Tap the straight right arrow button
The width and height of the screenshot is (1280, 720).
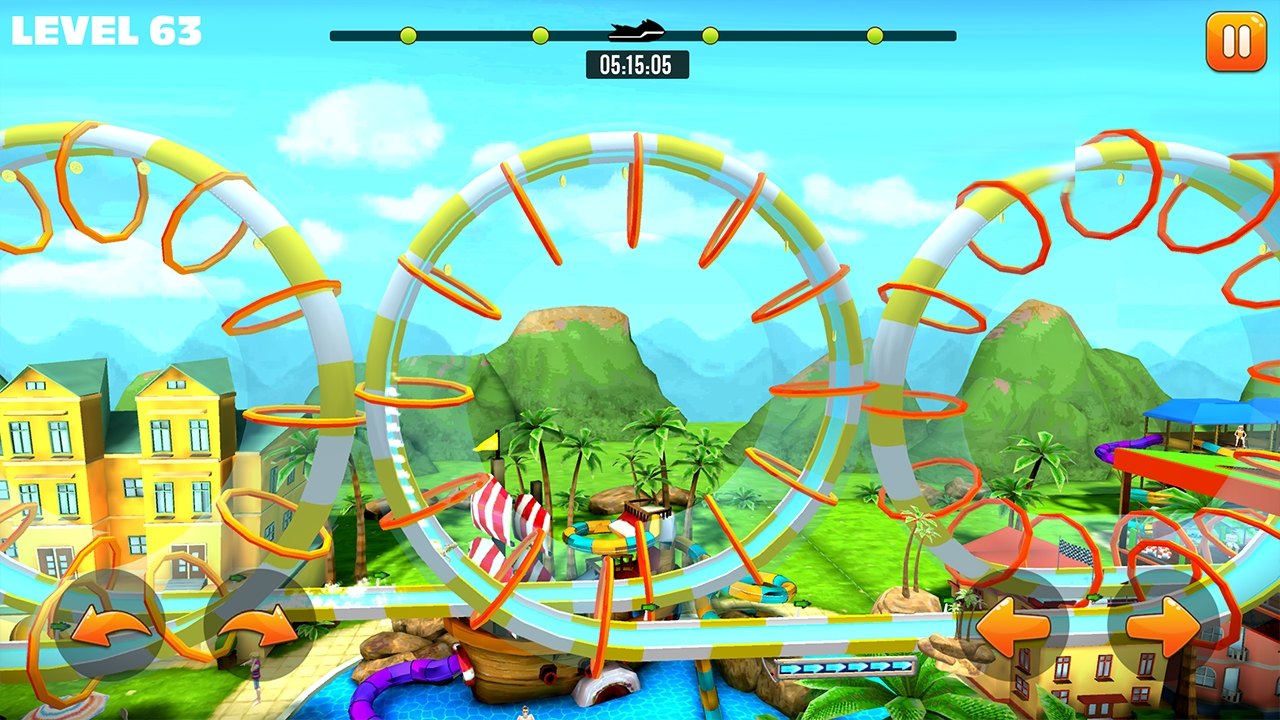pyautogui.click(x=1163, y=627)
